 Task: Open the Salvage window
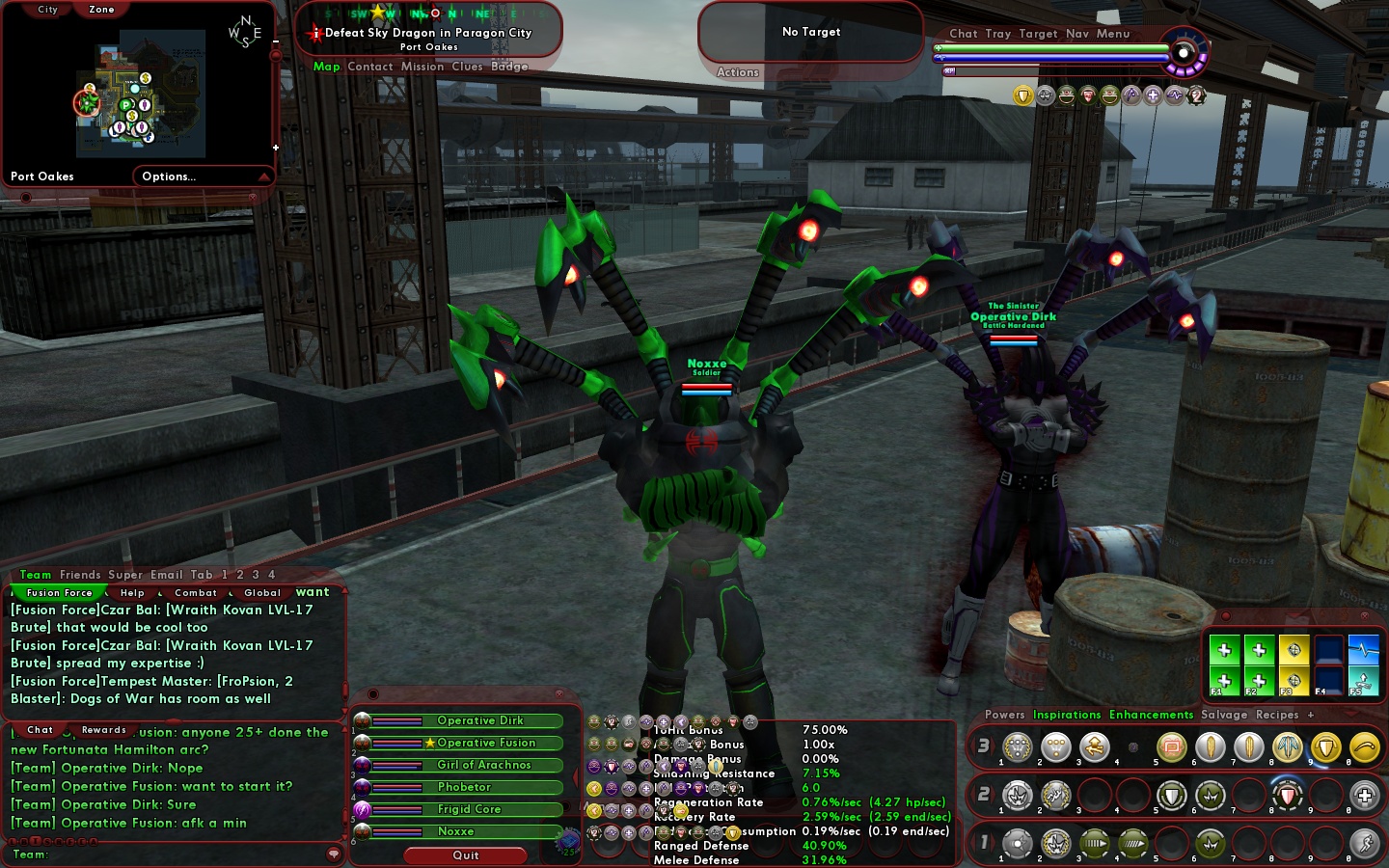tap(1224, 715)
